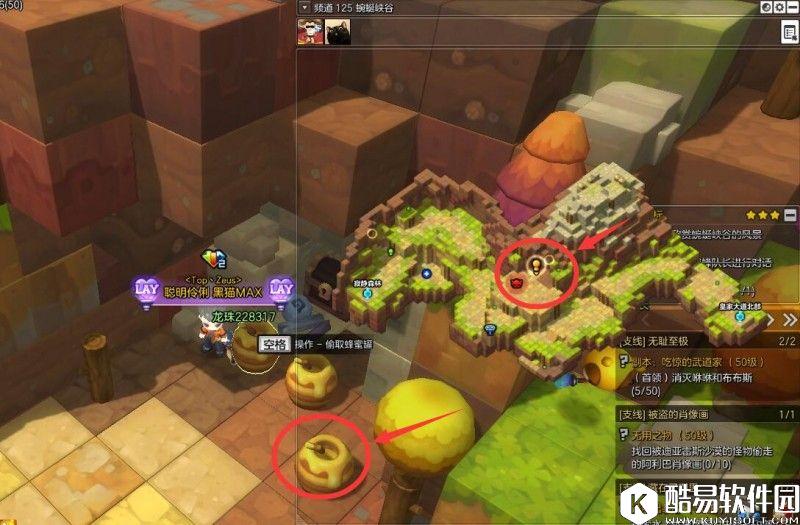Viewport: 800px width, 525px height.
Task: Click the green lightbulb marker on the map
Action: [x=392, y=250]
